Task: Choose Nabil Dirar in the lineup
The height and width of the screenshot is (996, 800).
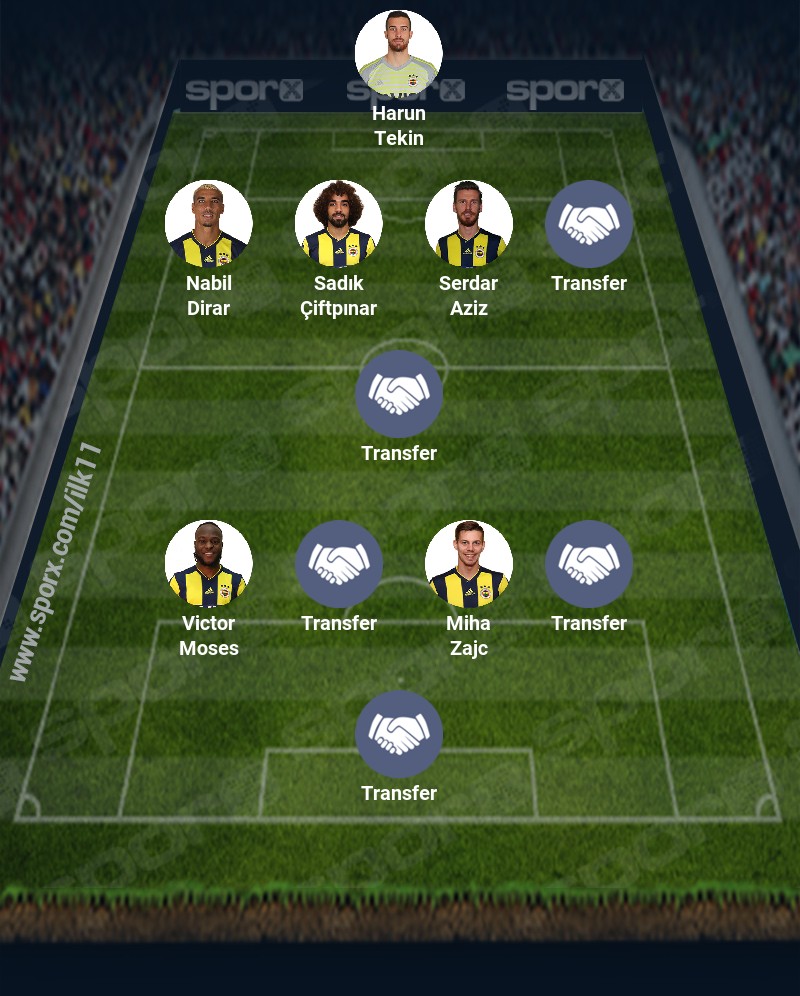Action: pyautogui.click(x=209, y=224)
